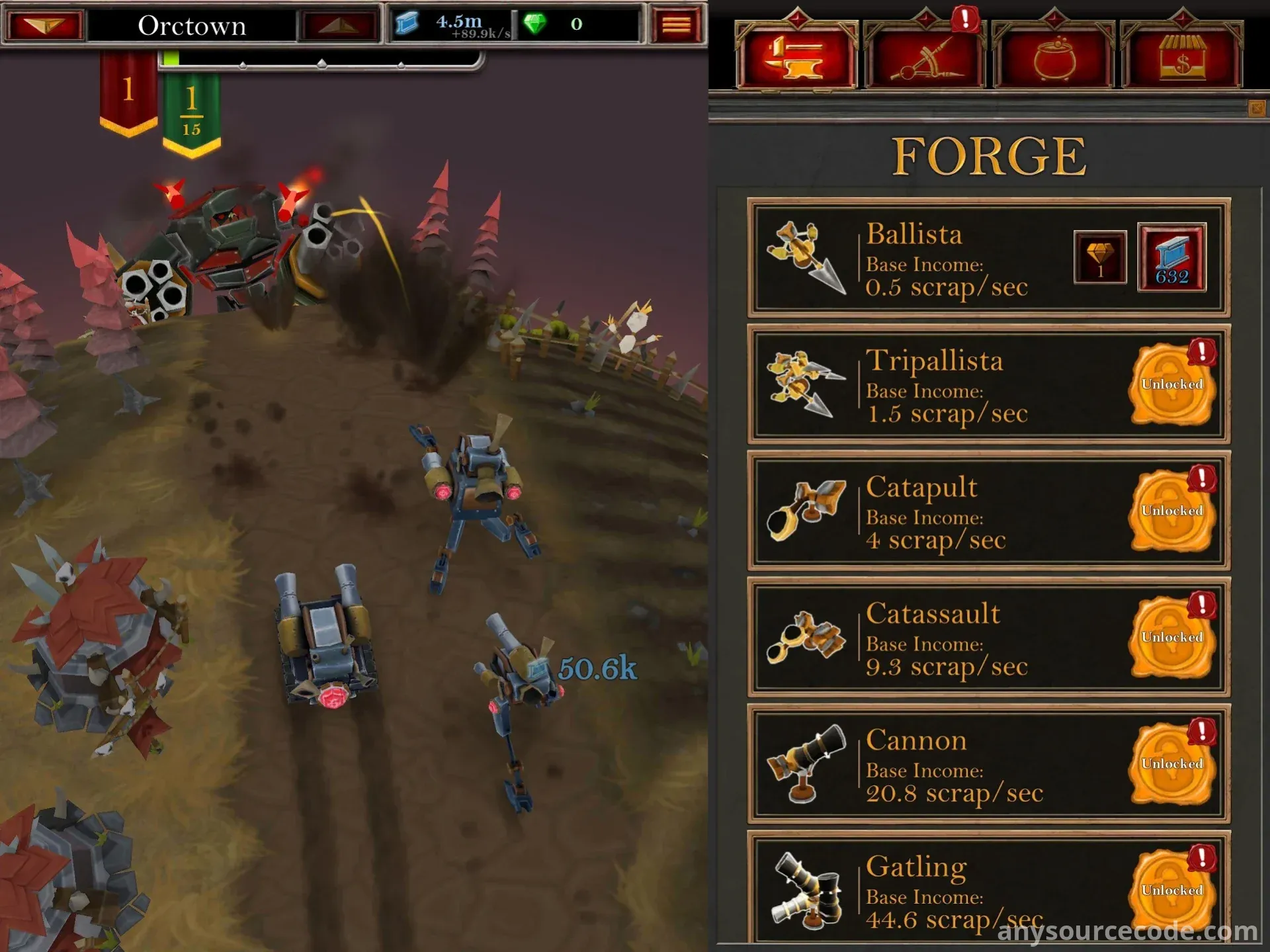Click the up arrow beside Orctown
This screenshot has width=1270, height=952.
340,25
